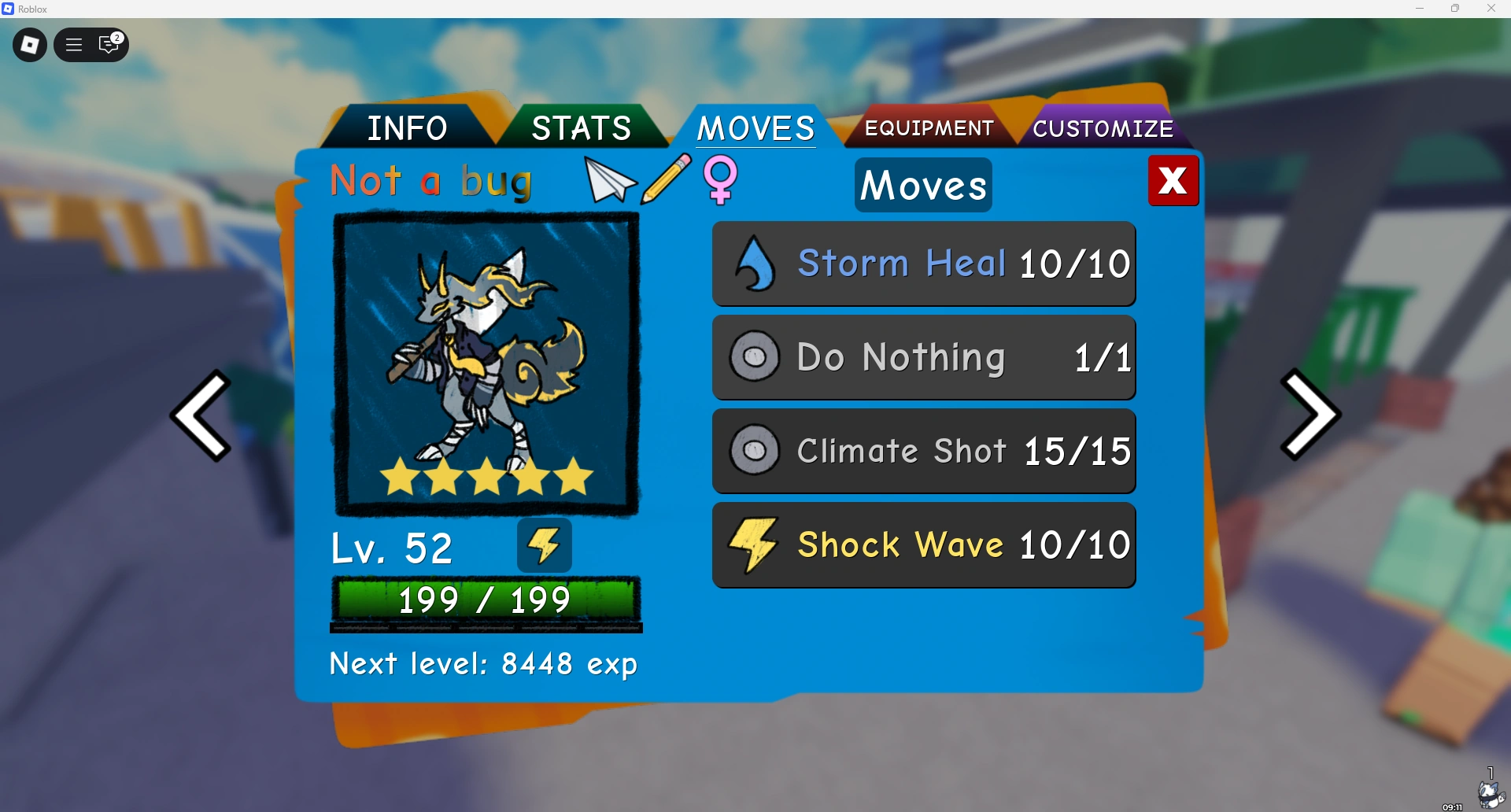This screenshot has height=812, width=1511.
Task: Select the normal-type icon on Do Nothing
Action: (x=753, y=356)
